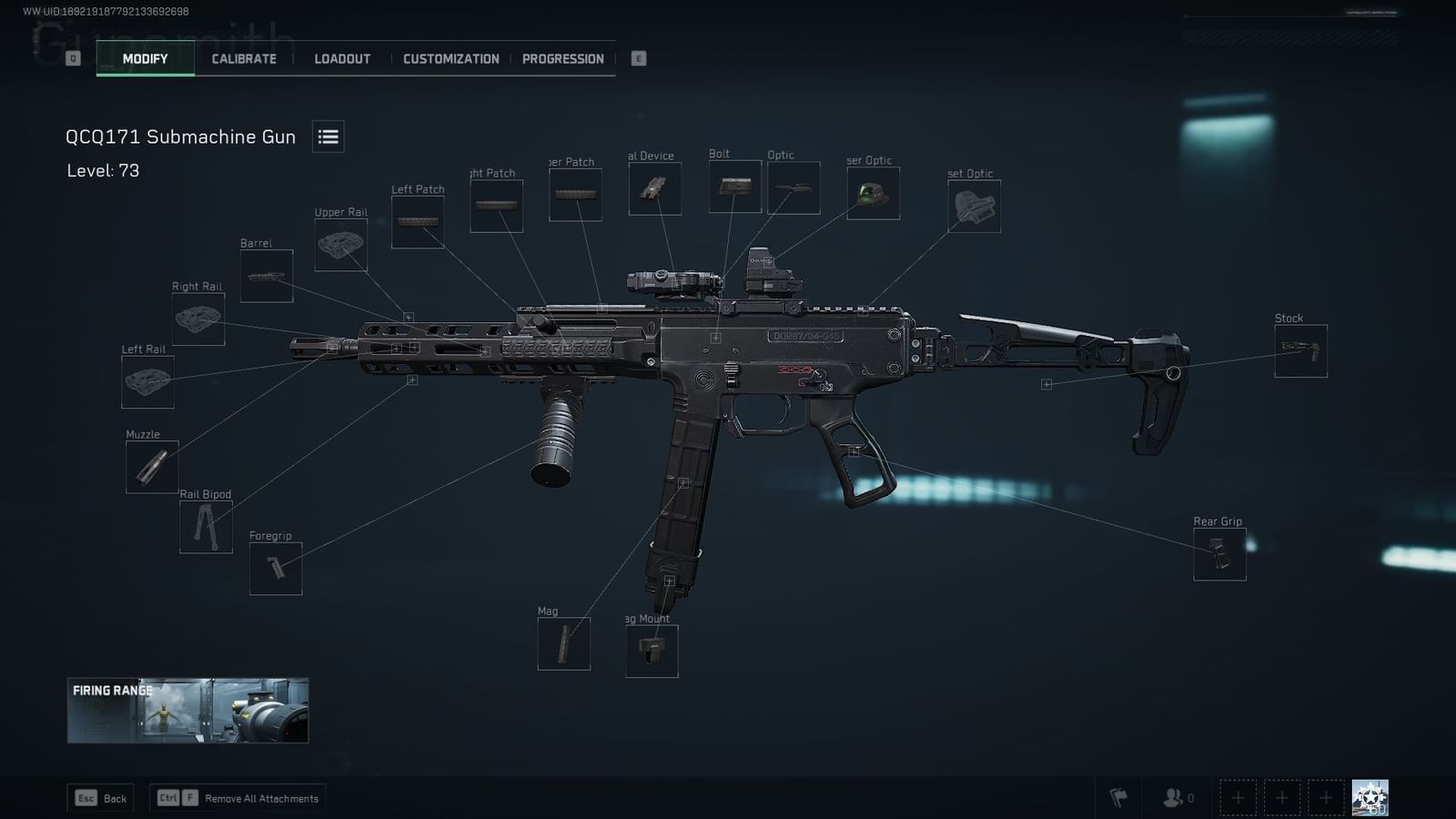This screenshot has height=819, width=1456.
Task: Switch to the CALIBRATE tab
Action: tap(243, 58)
